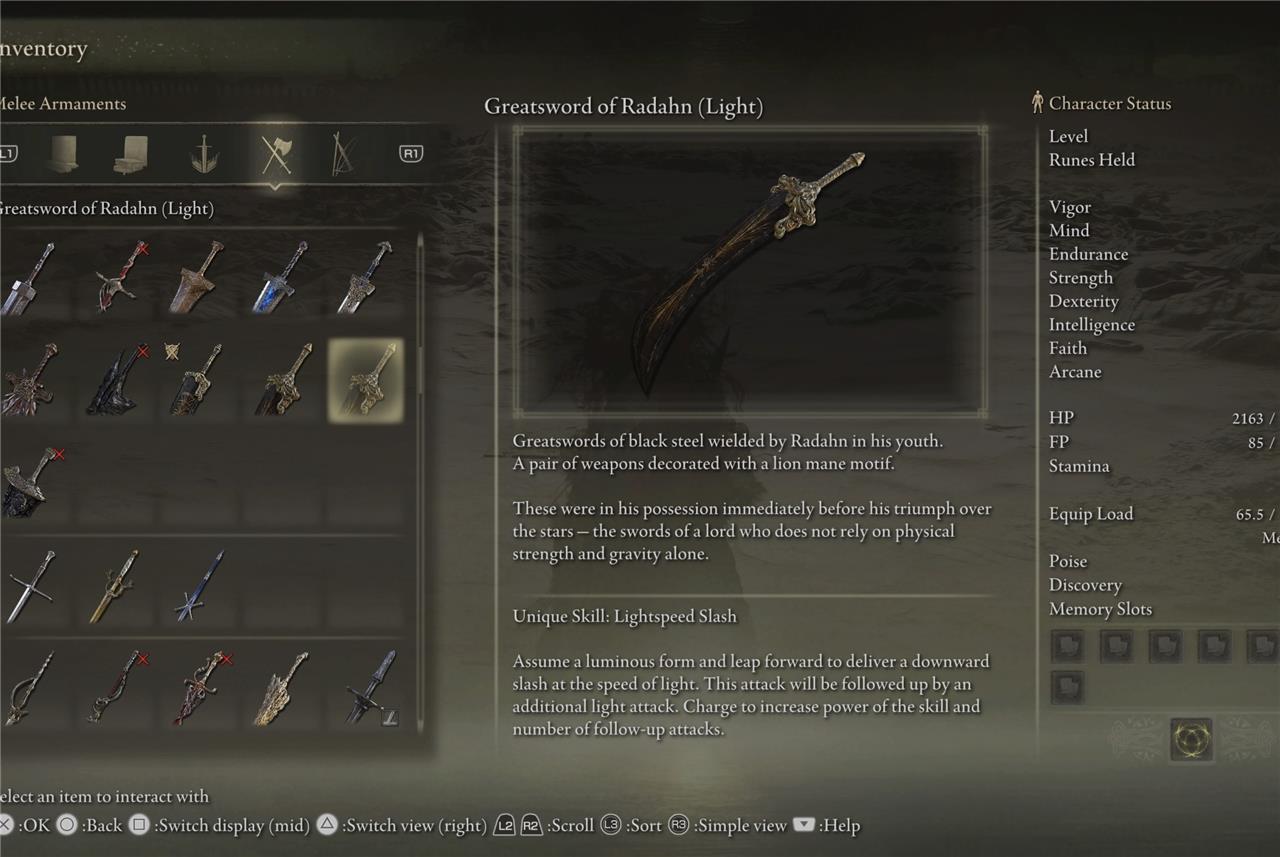1280x857 pixels.
Task: Open the tab with the downward sword emblem
Action: 205,155
